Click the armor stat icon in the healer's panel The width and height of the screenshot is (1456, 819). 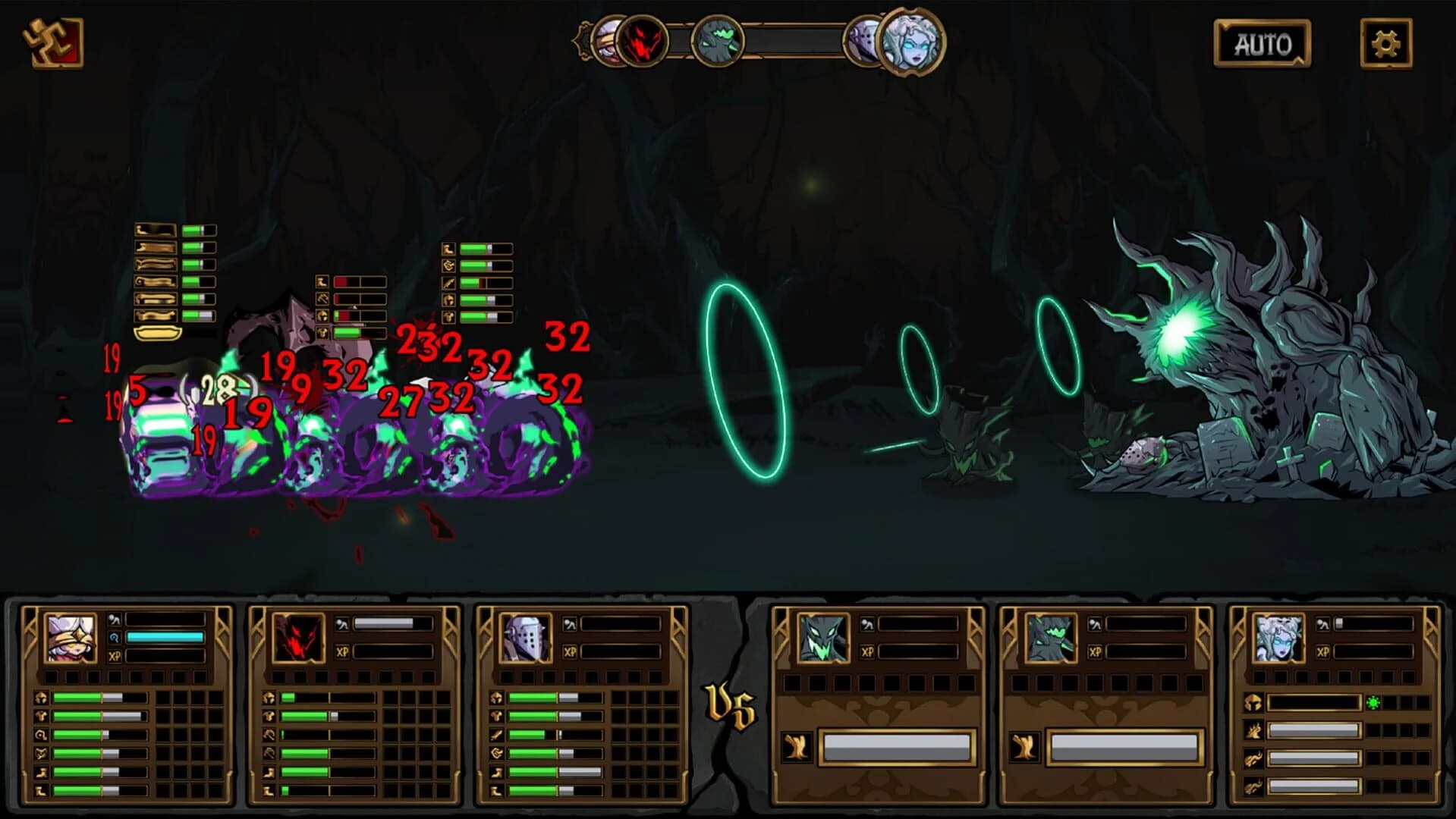click(40, 717)
